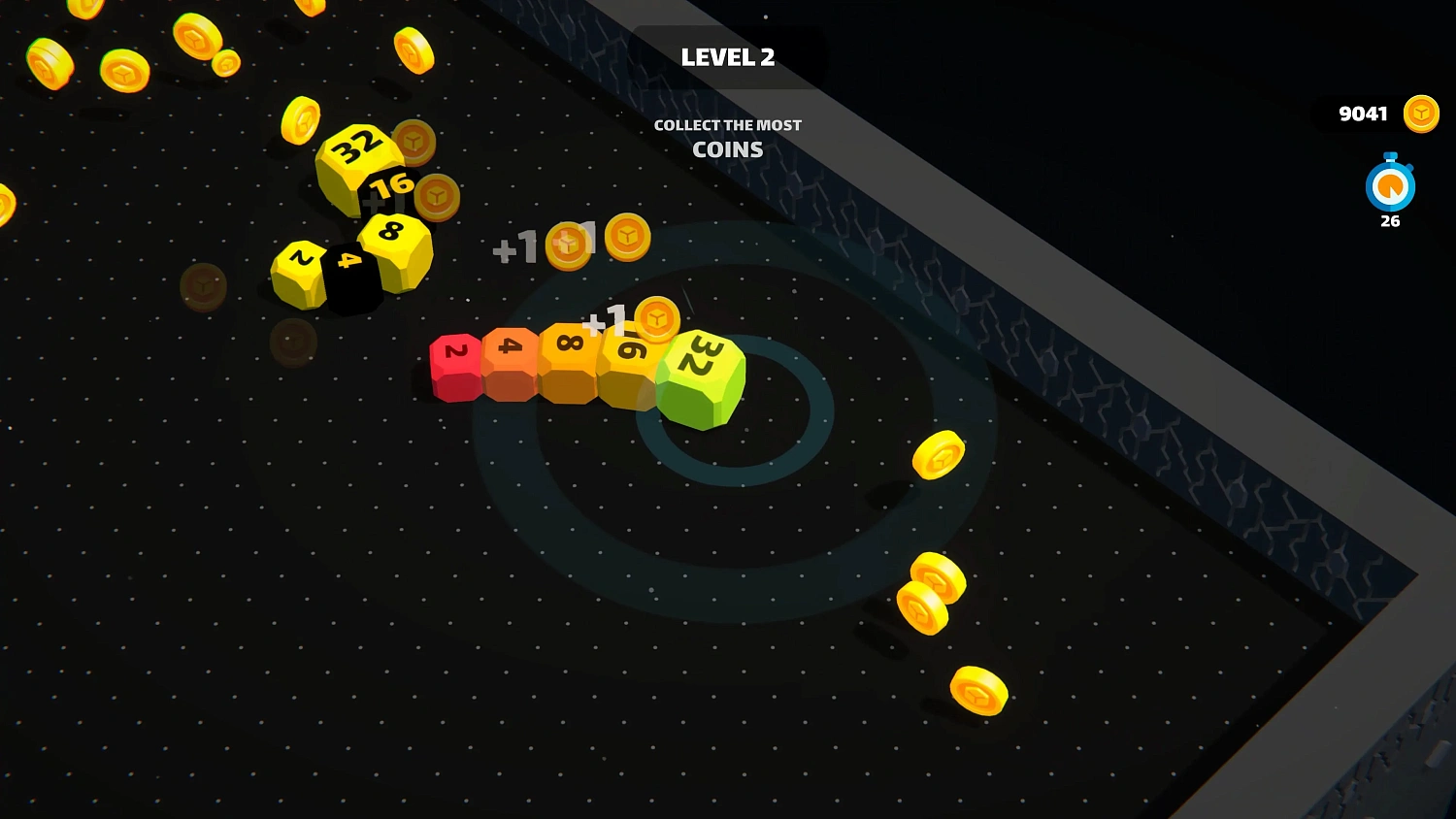The image size is (1456, 819).
Task: Click the LEVEL 2 banner
Action: coord(728,58)
